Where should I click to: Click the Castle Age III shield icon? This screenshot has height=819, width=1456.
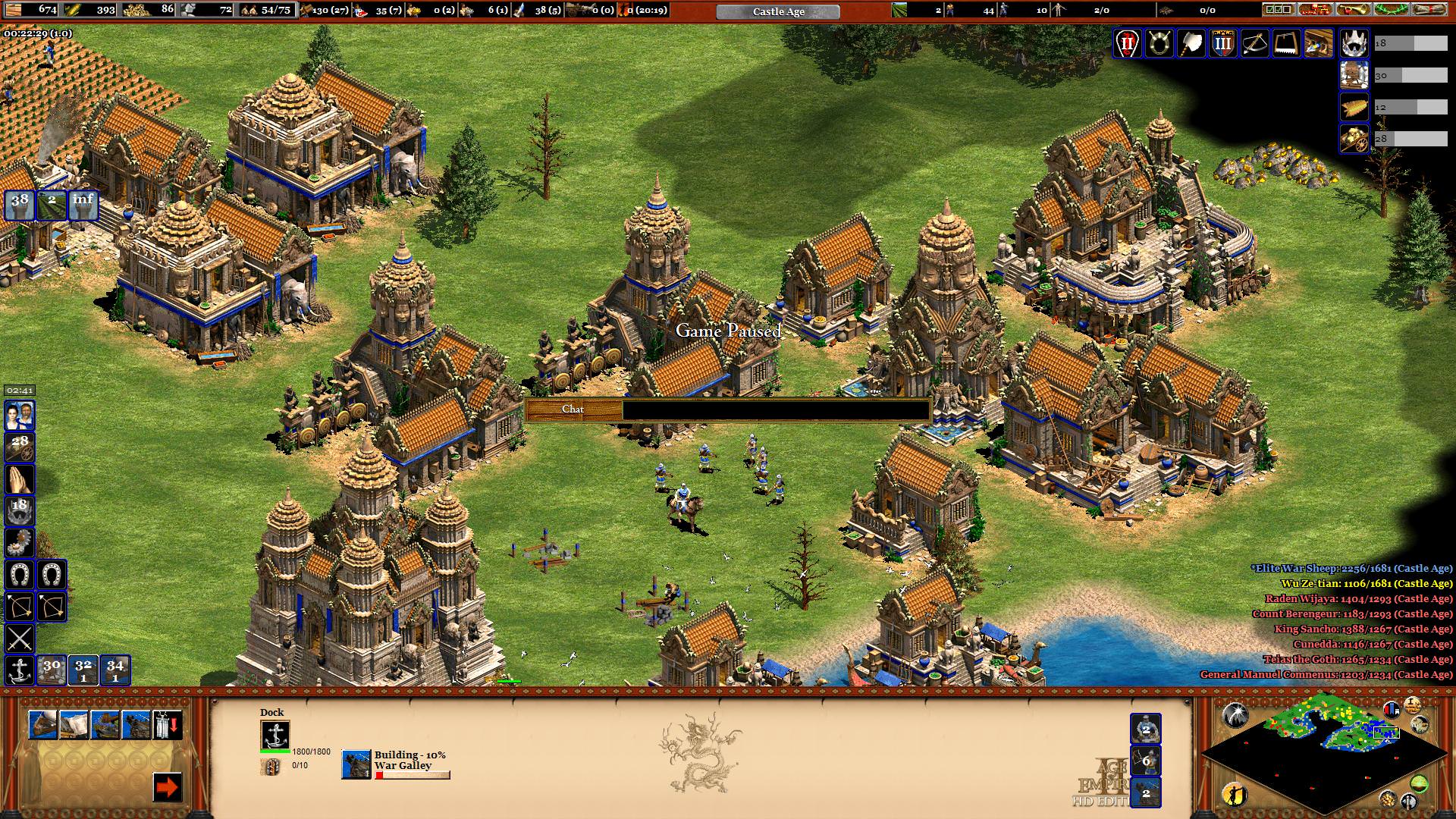point(1222,44)
